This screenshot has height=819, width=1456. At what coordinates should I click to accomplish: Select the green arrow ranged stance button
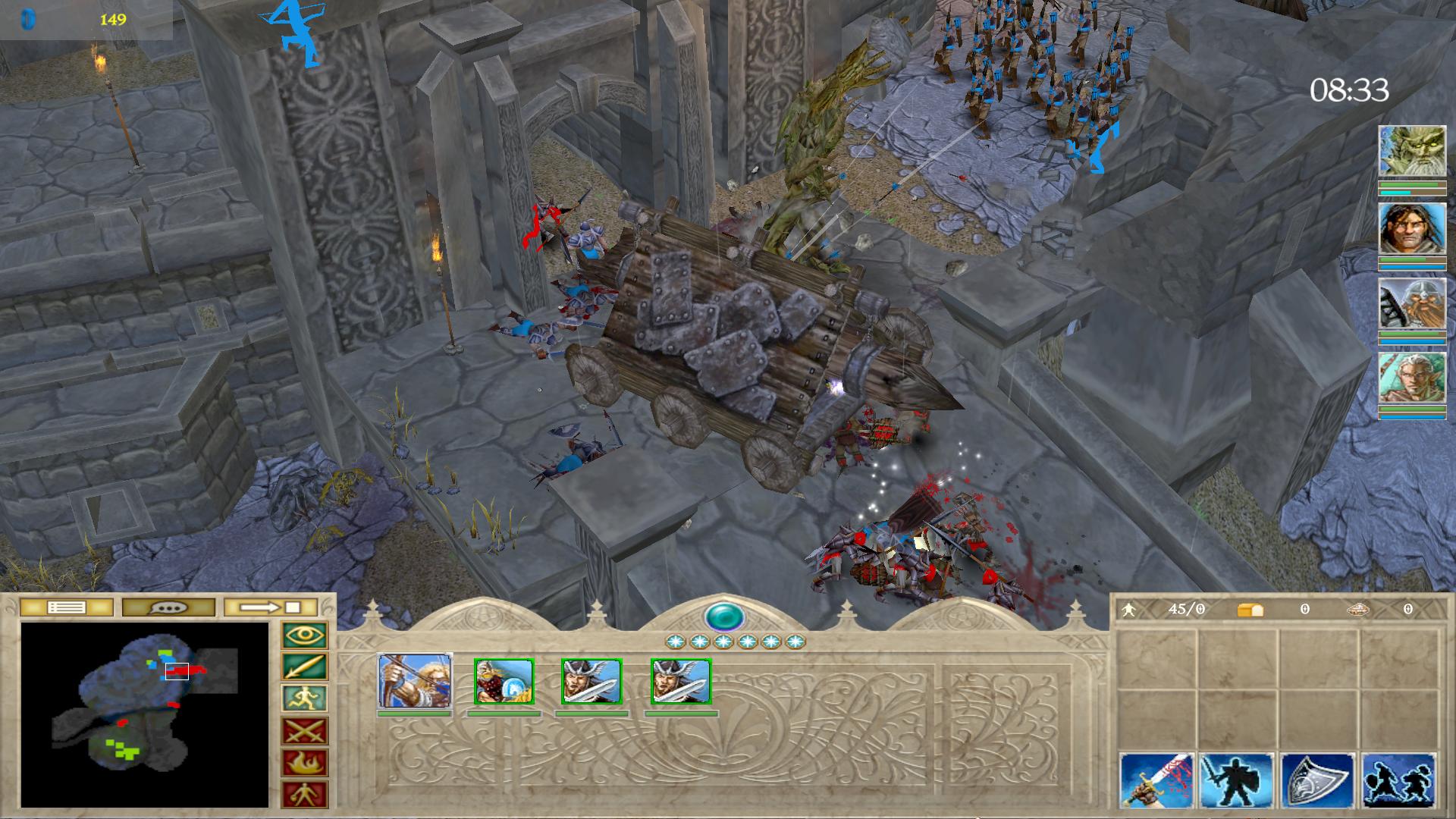(305, 667)
